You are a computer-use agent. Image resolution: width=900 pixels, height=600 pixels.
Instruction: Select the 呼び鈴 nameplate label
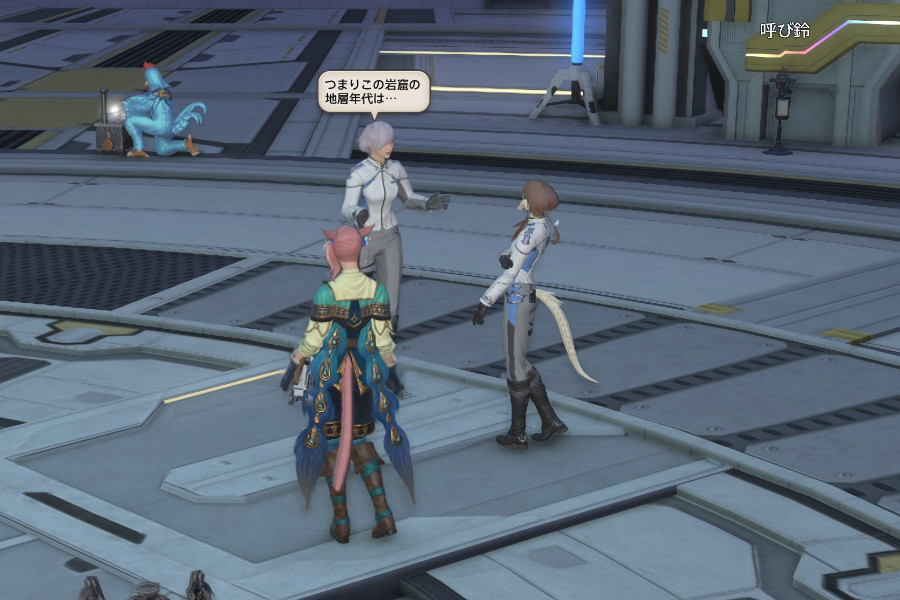[785, 31]
